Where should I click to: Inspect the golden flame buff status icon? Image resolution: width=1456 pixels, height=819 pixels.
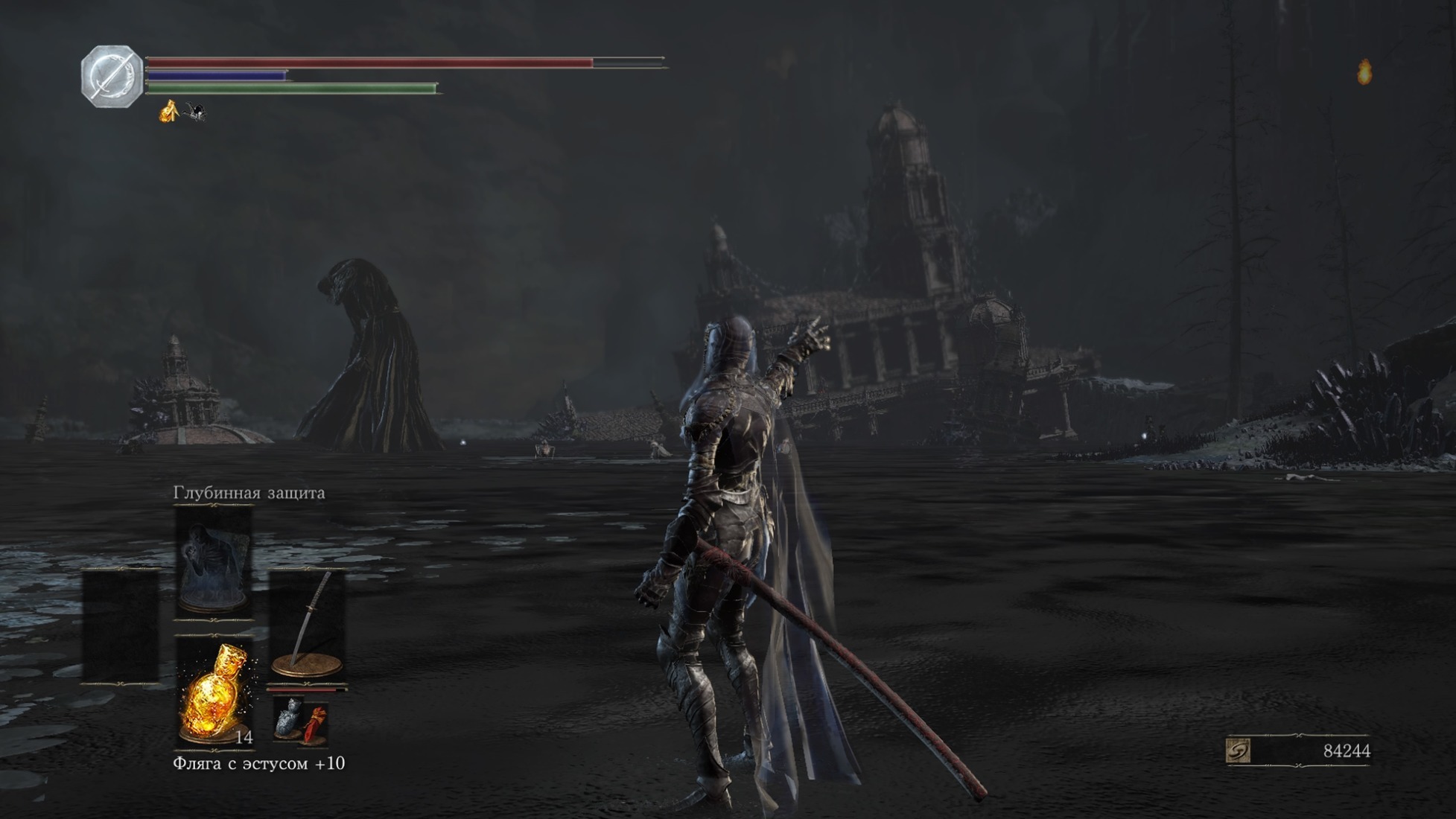pyautogui.click(x=169, y=112)
